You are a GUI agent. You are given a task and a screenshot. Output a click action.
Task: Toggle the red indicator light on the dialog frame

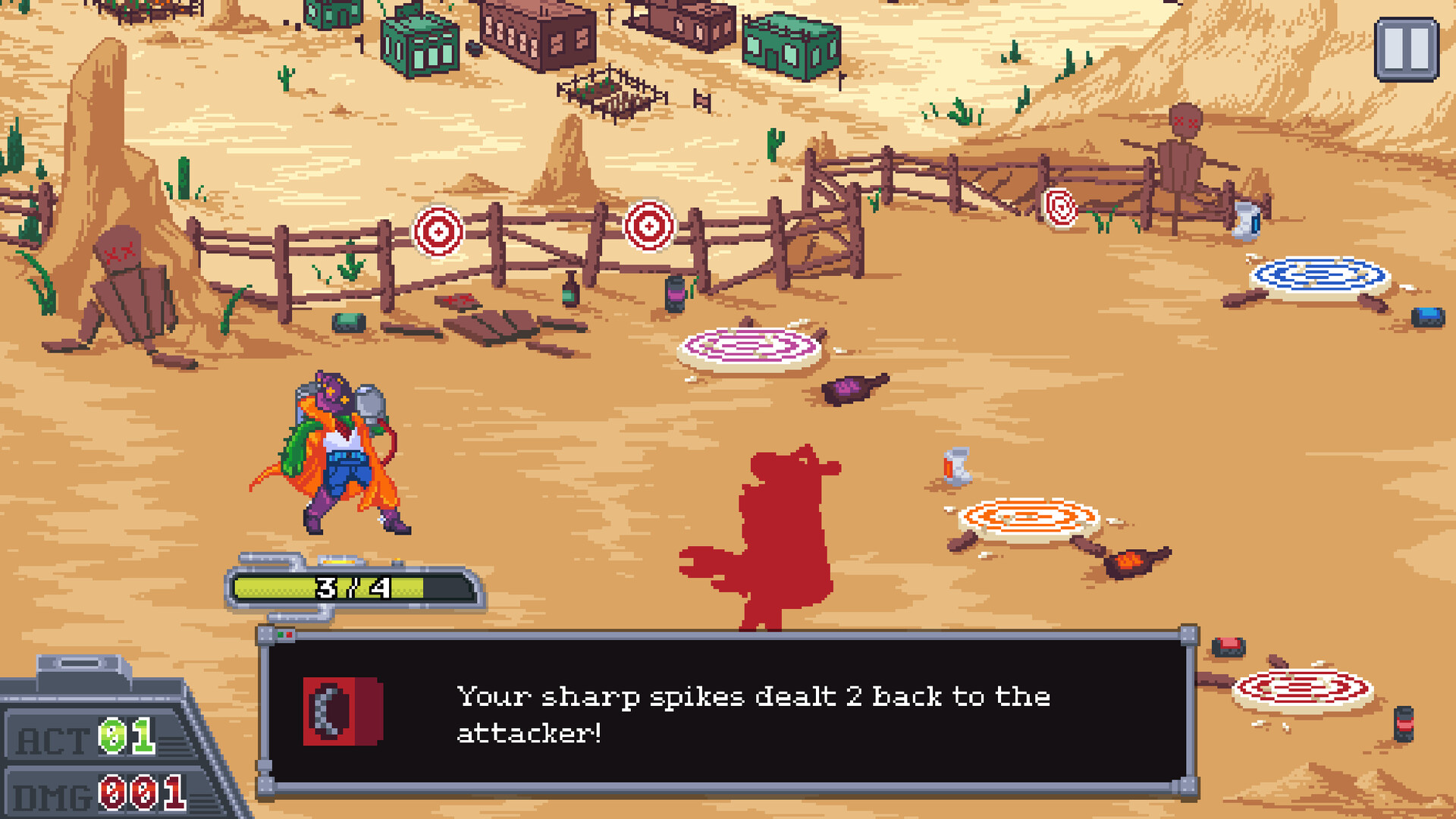pos(289,635)
